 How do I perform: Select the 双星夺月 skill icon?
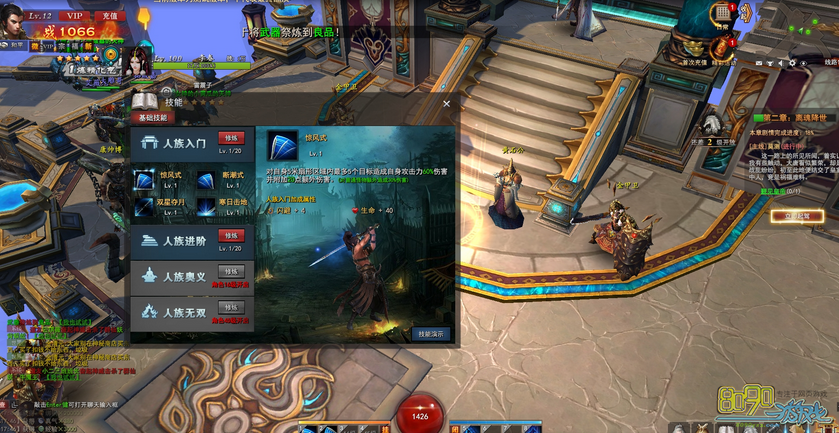click(144, 206)
